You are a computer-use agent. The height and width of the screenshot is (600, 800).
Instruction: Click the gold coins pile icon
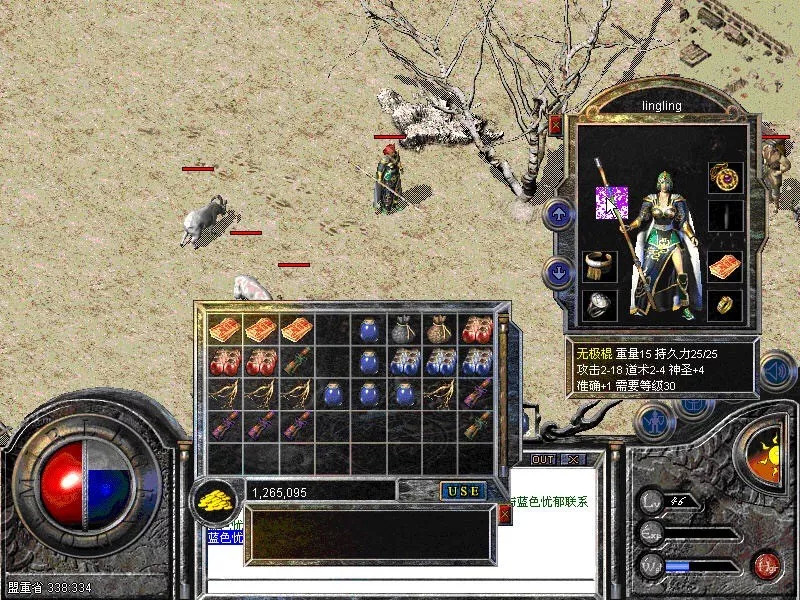(212, 498)
